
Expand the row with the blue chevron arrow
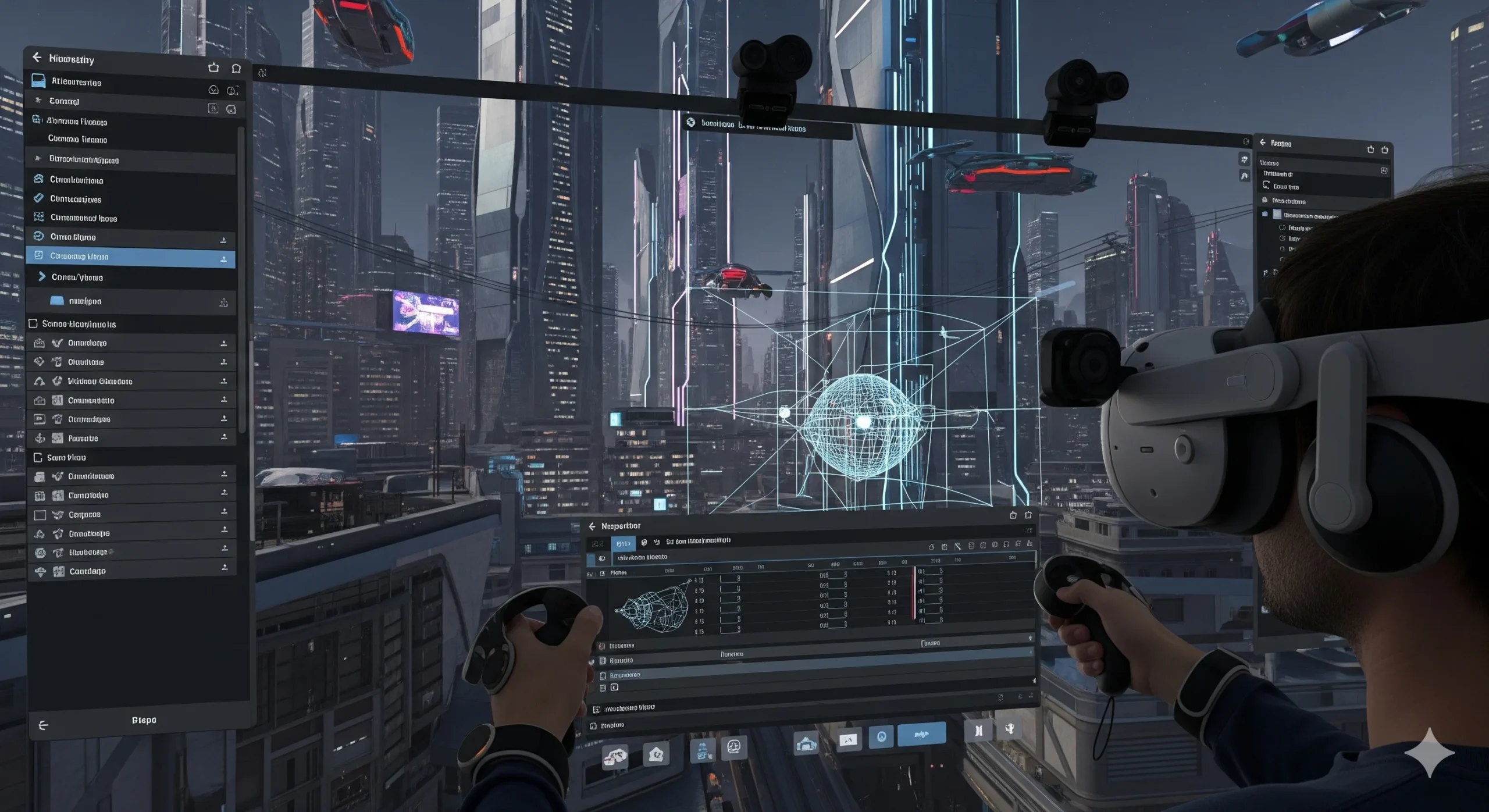click(42, 277)
